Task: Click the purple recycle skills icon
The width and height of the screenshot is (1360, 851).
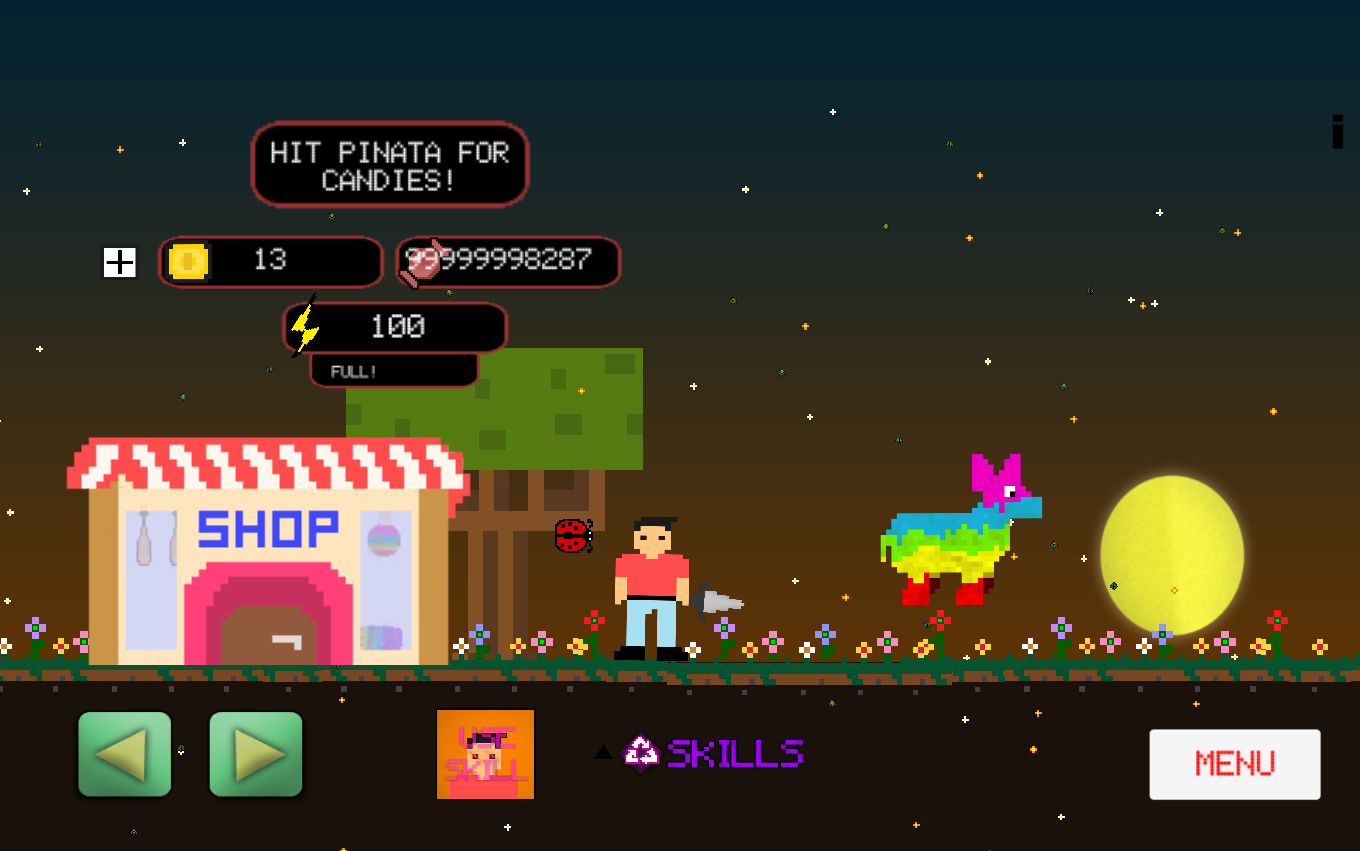Action: tap(641, 752)
